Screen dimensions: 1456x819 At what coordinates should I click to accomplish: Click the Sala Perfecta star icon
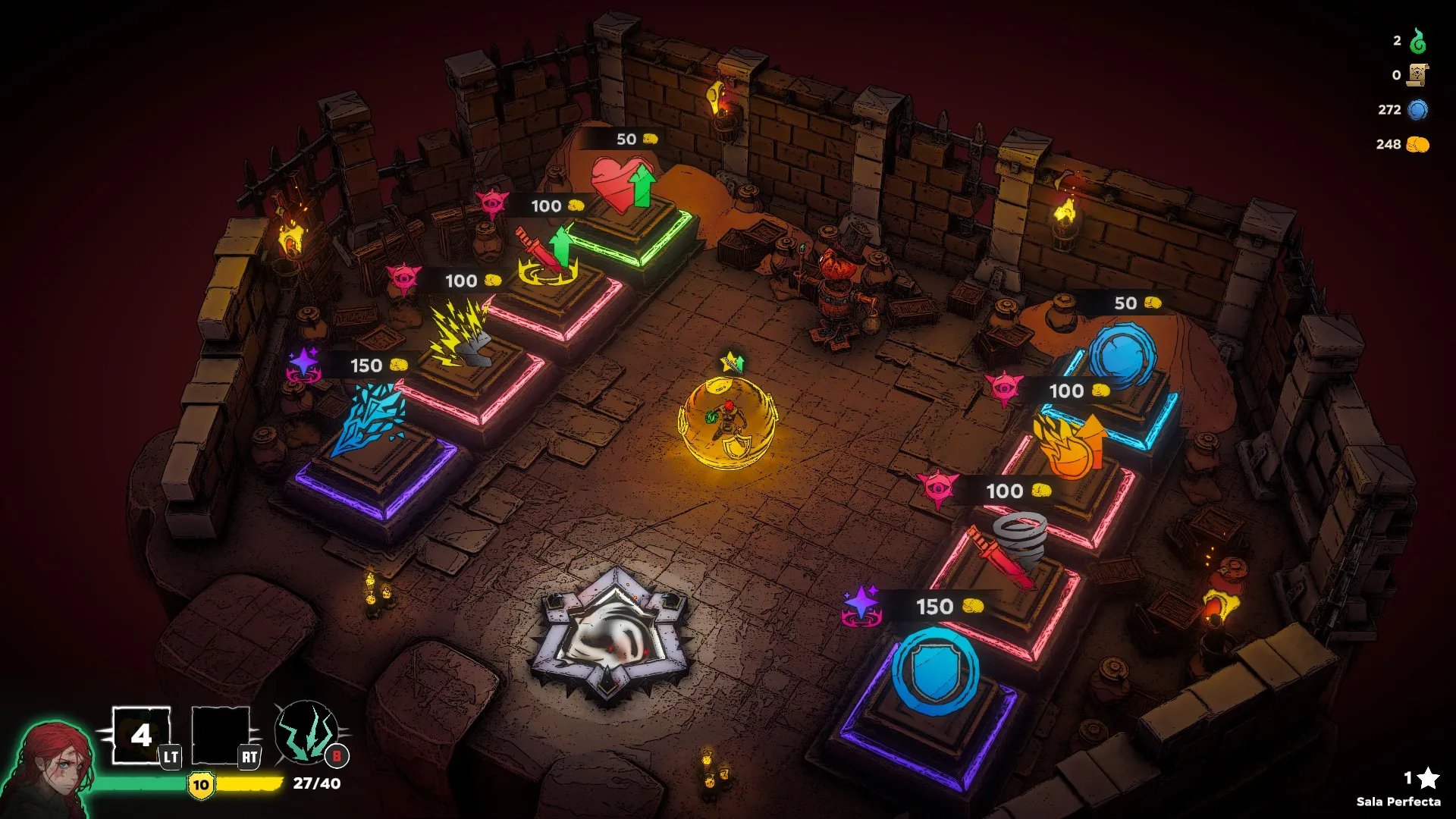tap(1428, 777)
